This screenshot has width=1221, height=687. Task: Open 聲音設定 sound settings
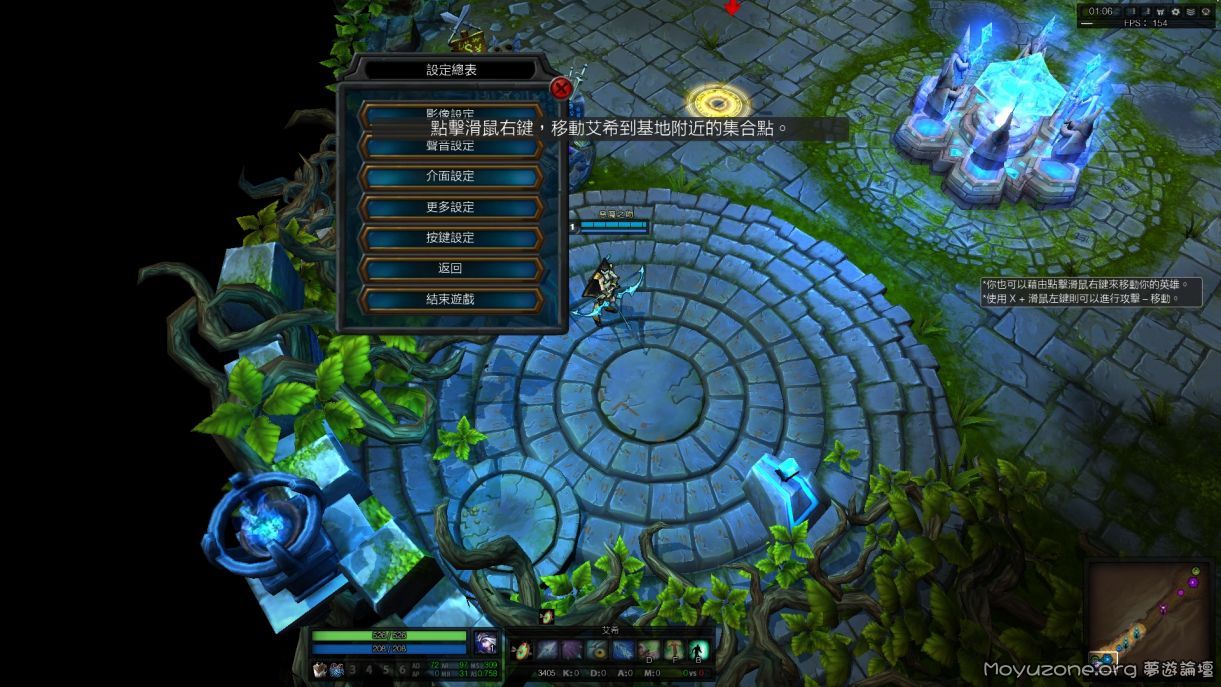point(450,146)
